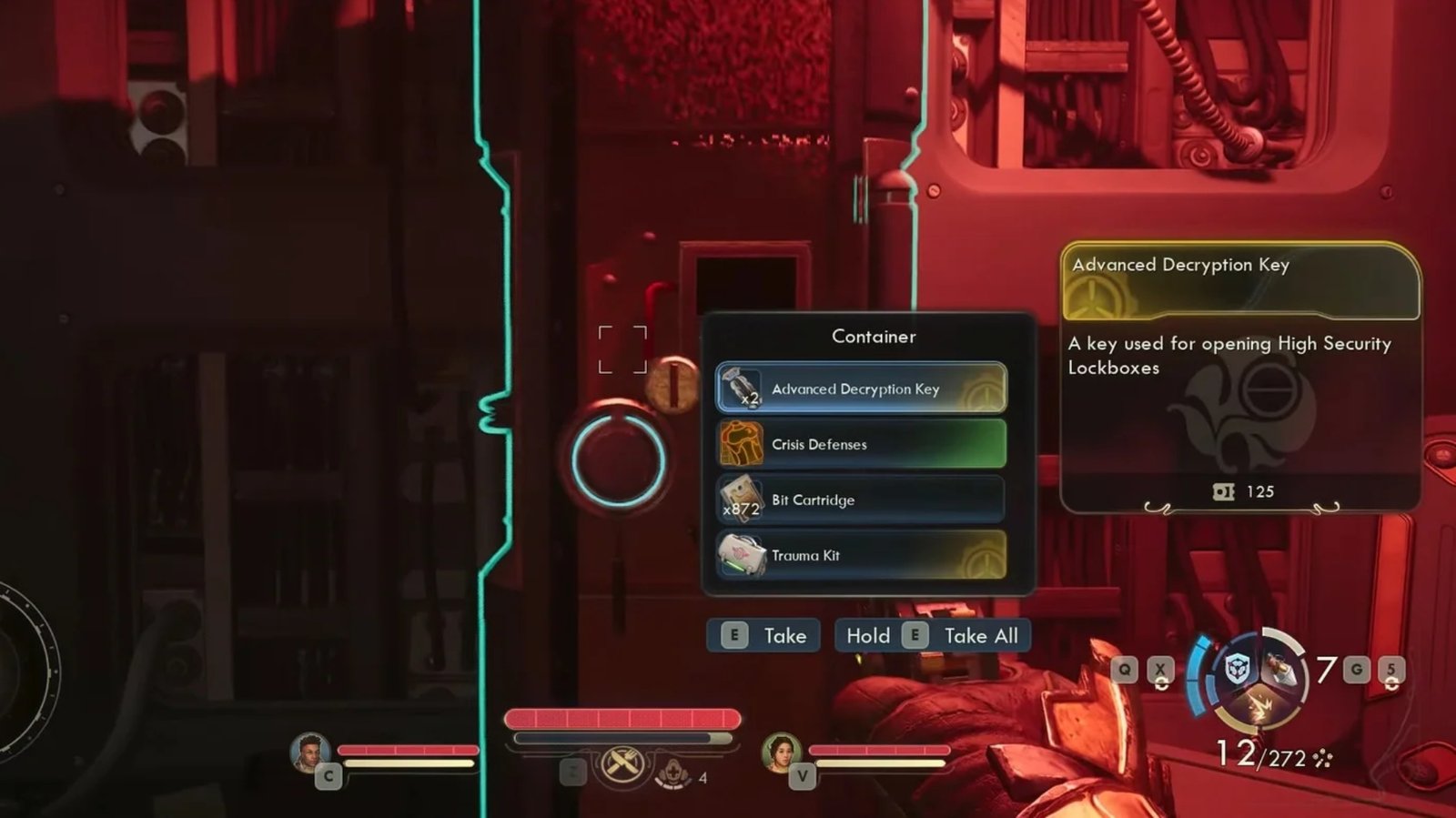Select the left companion portrait

pos(310,752)
